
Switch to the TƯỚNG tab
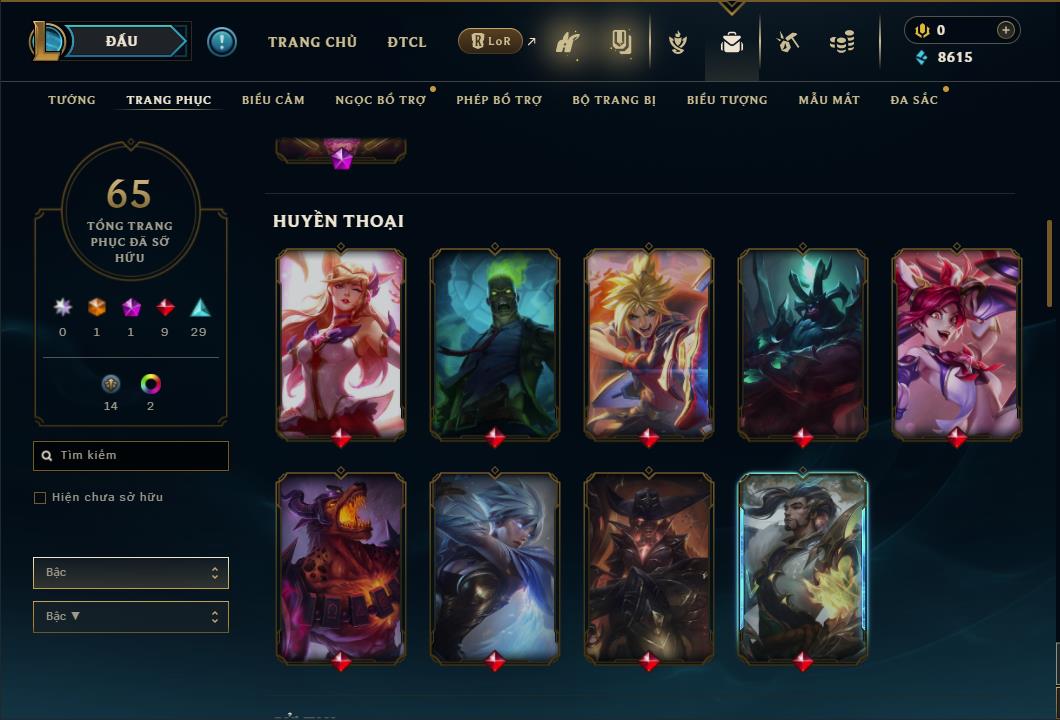(x=72, y=100)
